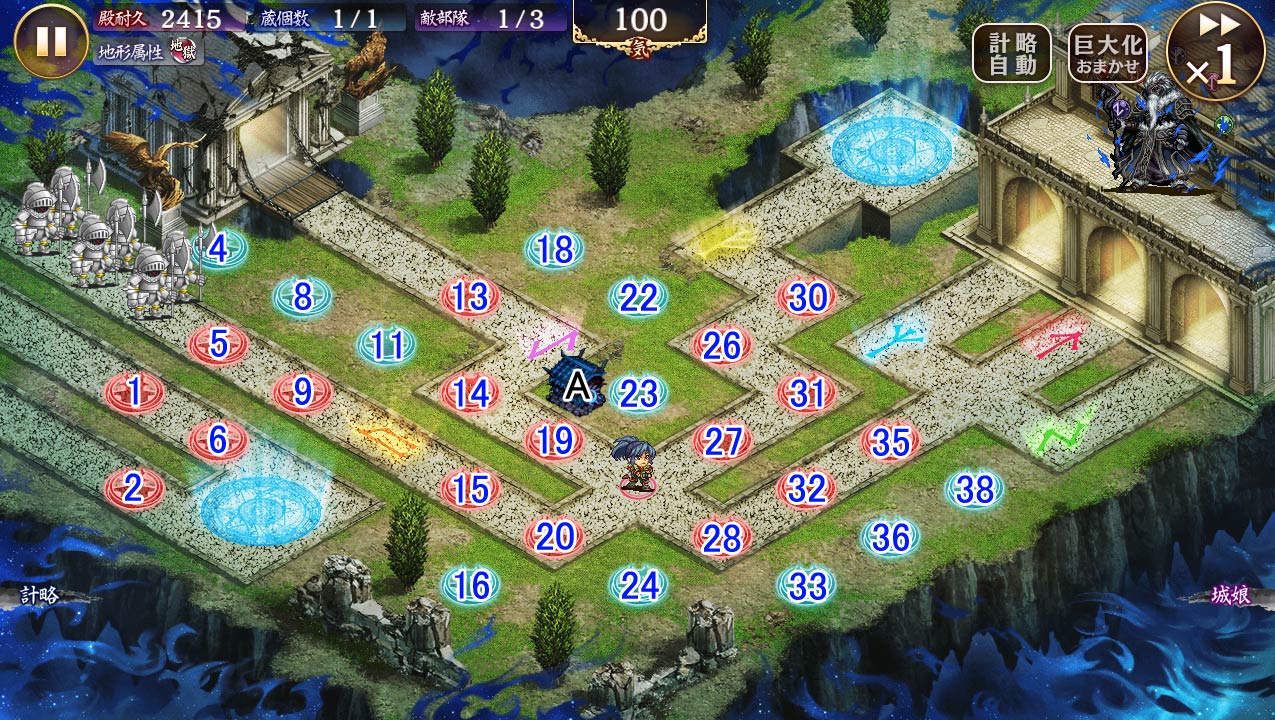
Task: Toggle the 計略自動 auto-stratagem button
Action: (x=1012, y=53)
